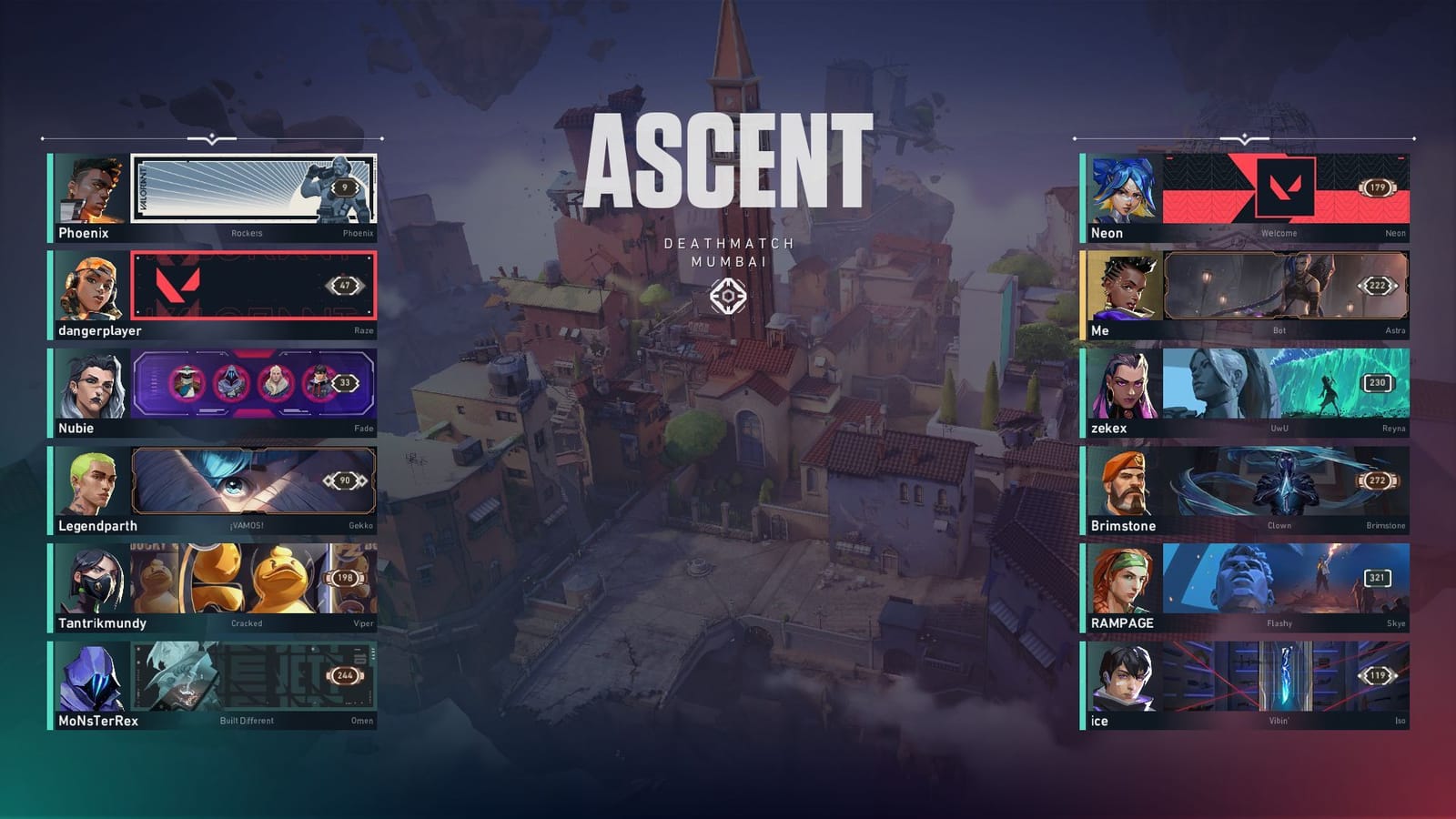Click the 'Cracked' title under Tantrikmundy's banner
Viewport: 1456px width, 819px height.
(248, 624)
